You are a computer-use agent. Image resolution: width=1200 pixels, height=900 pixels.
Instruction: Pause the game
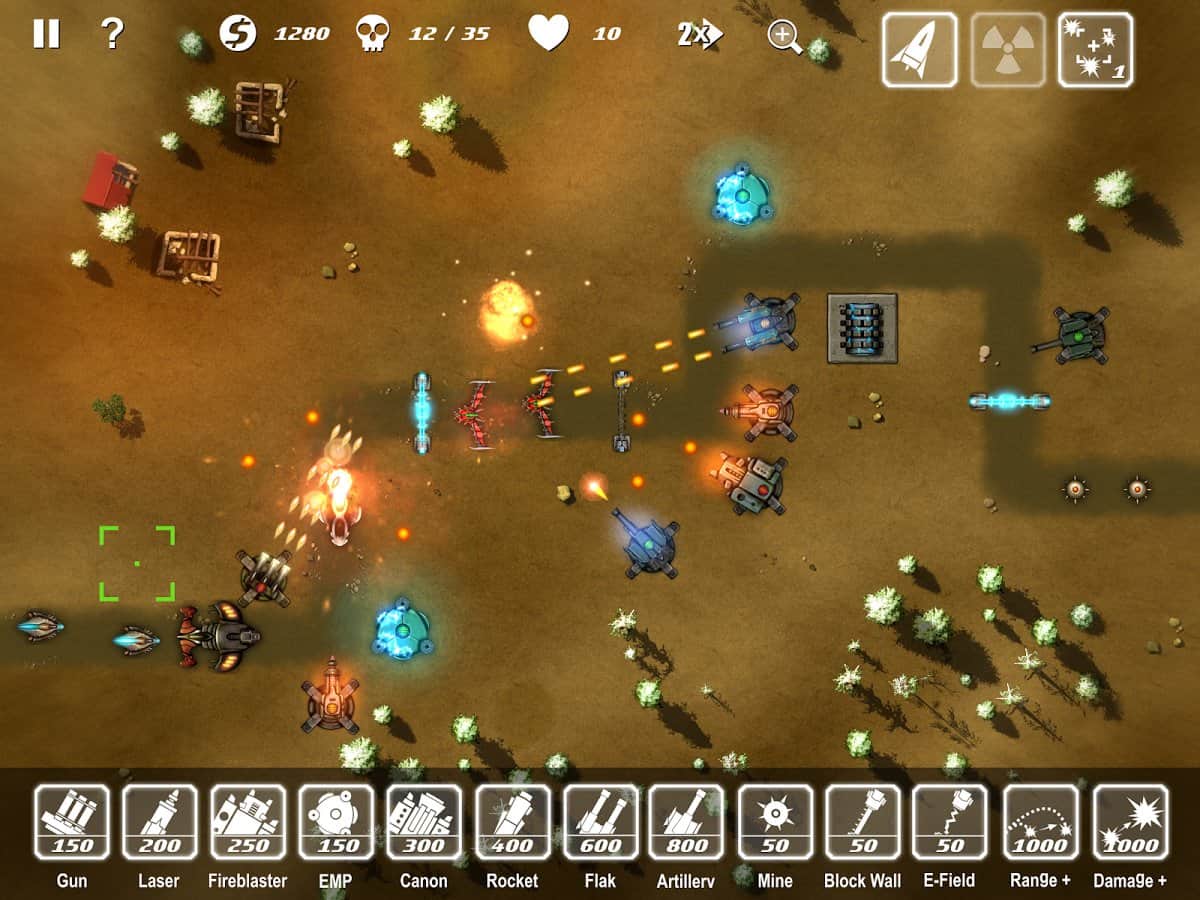point(46,34)
